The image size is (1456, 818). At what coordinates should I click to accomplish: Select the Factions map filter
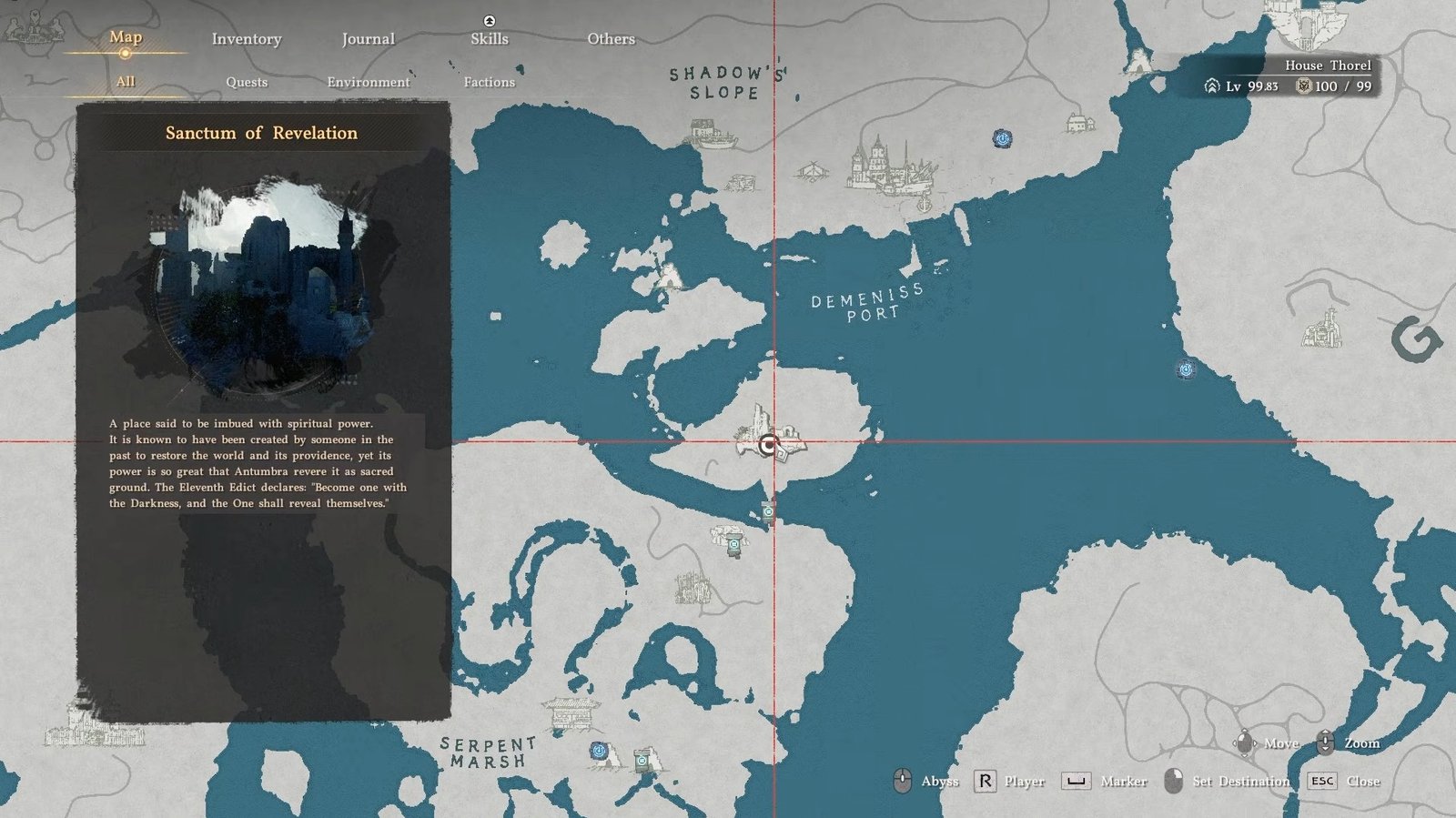pos(490,82)
